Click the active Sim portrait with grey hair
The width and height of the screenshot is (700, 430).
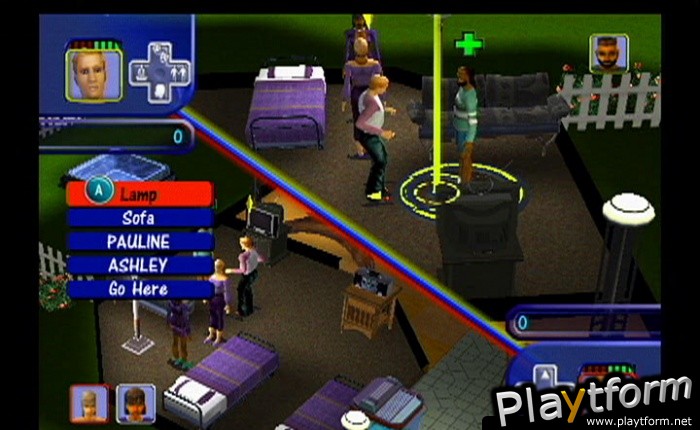94,74
